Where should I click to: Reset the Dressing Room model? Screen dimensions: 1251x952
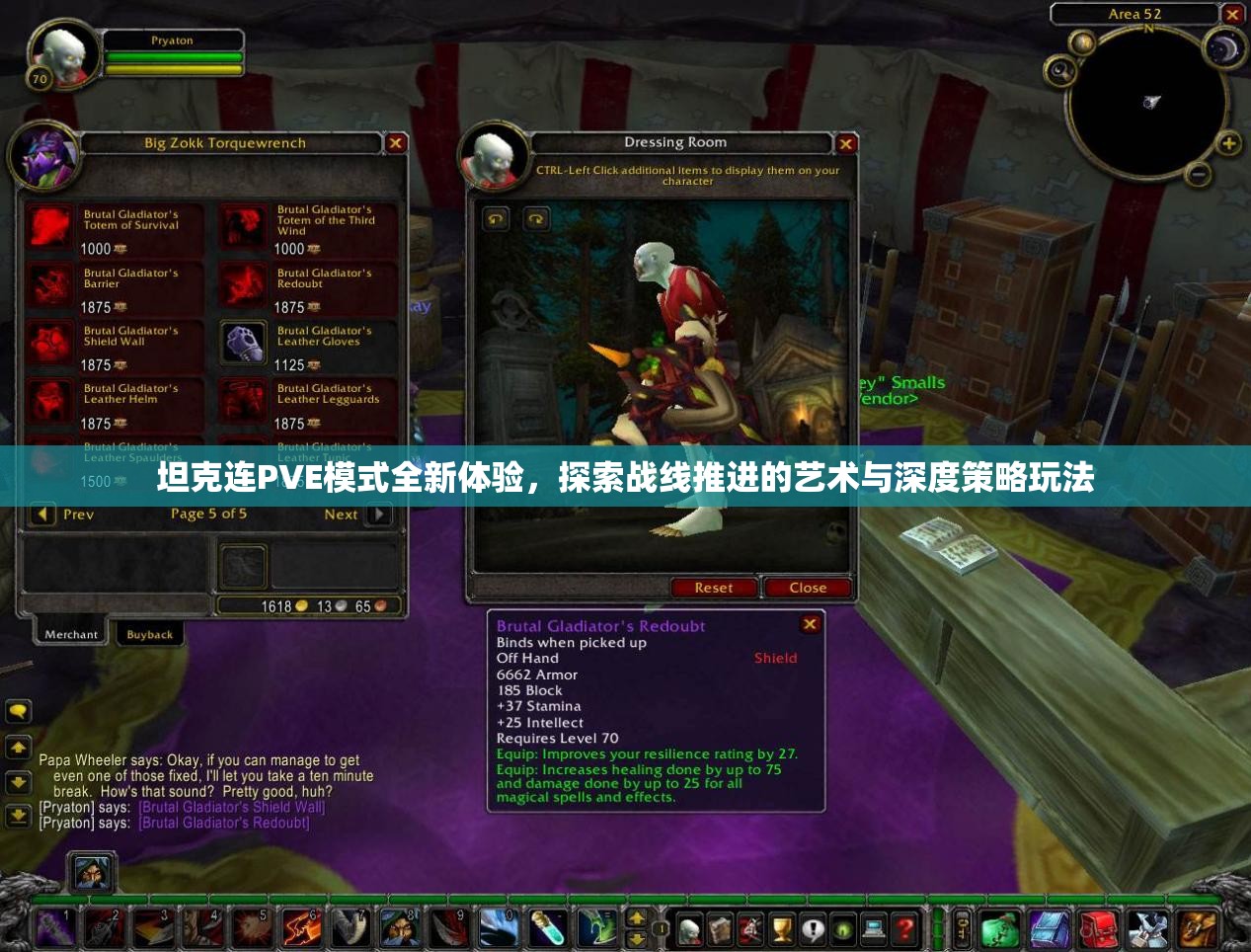click(x=713, y=588)
